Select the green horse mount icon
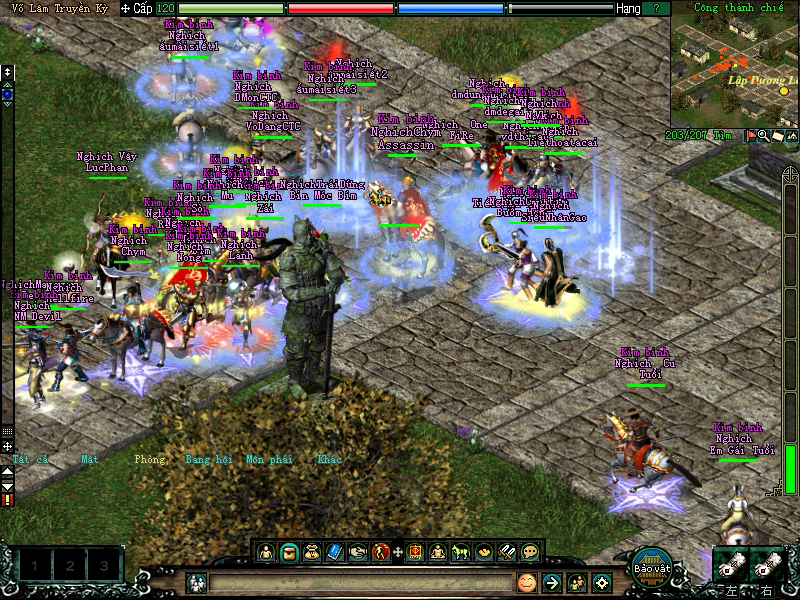Image resolution: width=800 pixels, height=600 pixels. pyautogui.click(x=461, y=551)
